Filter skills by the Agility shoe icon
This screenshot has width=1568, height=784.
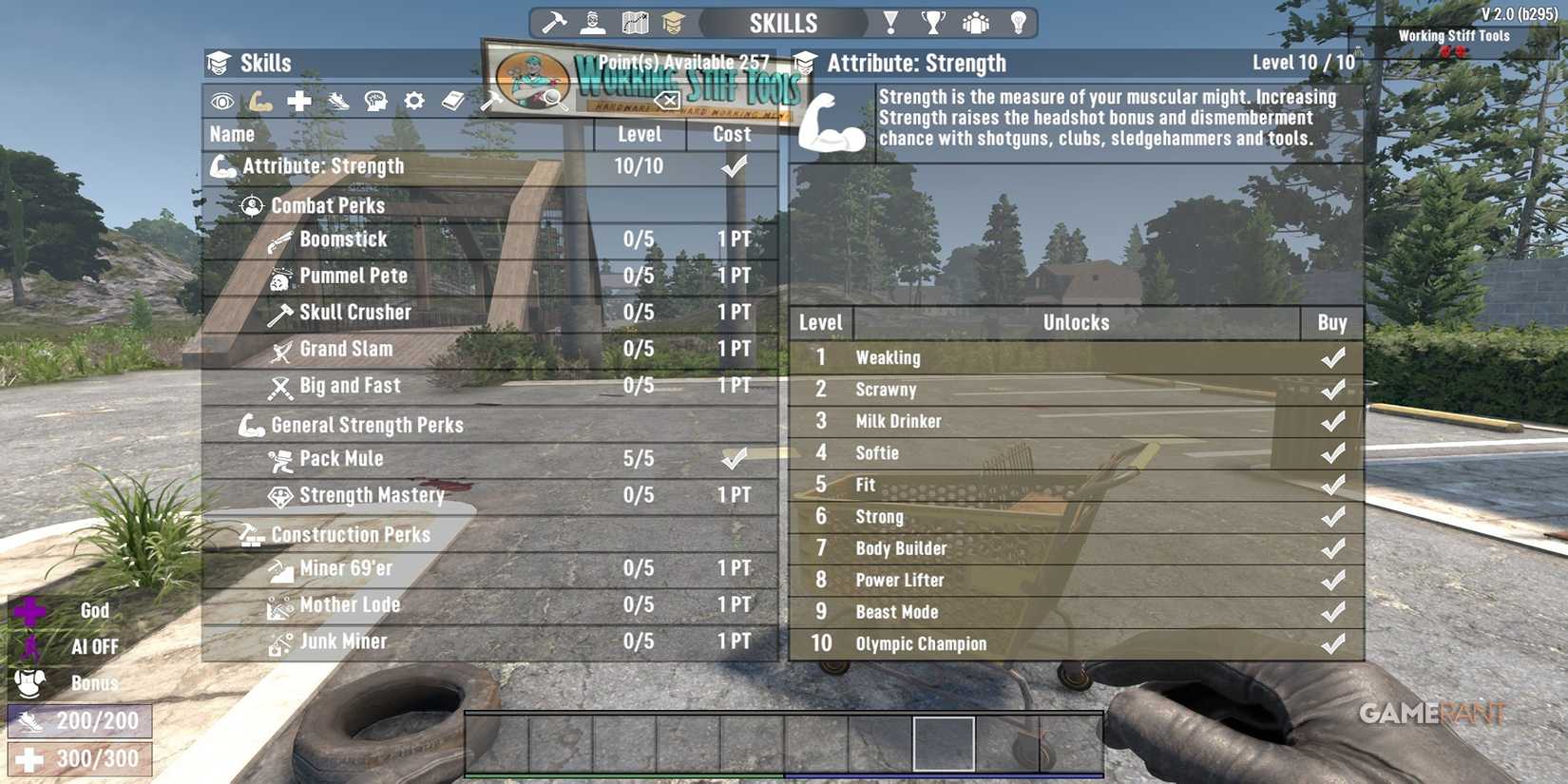pos(336,101)
